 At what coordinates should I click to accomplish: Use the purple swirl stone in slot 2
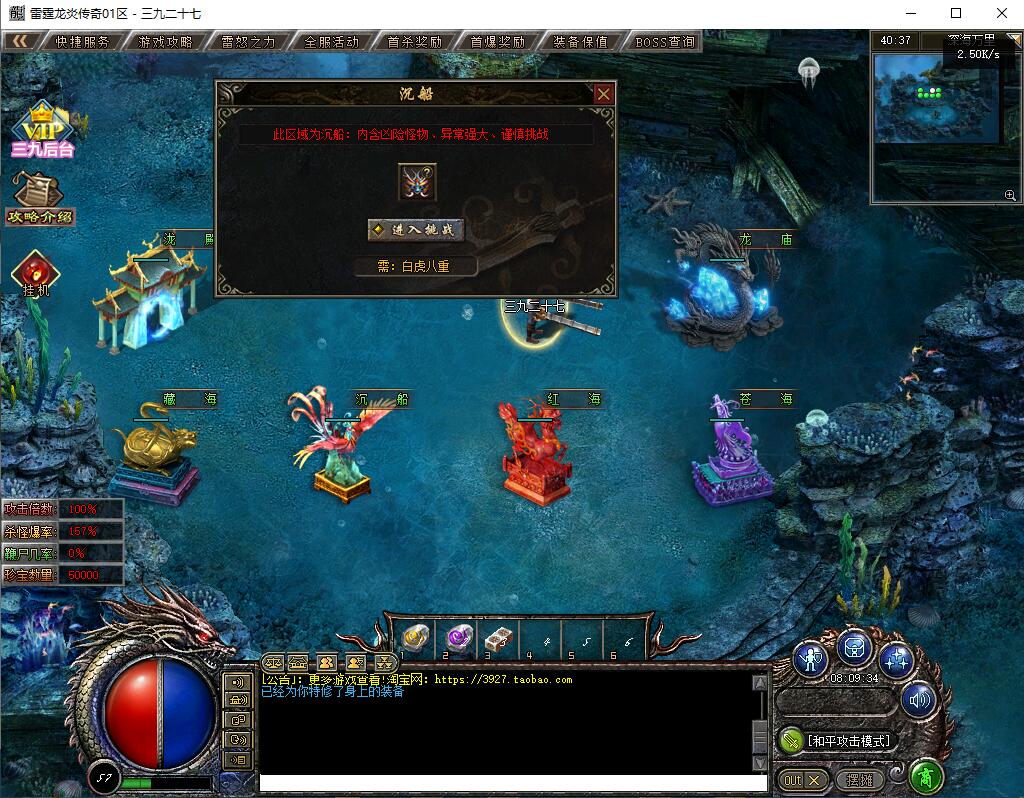click(x=458, y=636)
